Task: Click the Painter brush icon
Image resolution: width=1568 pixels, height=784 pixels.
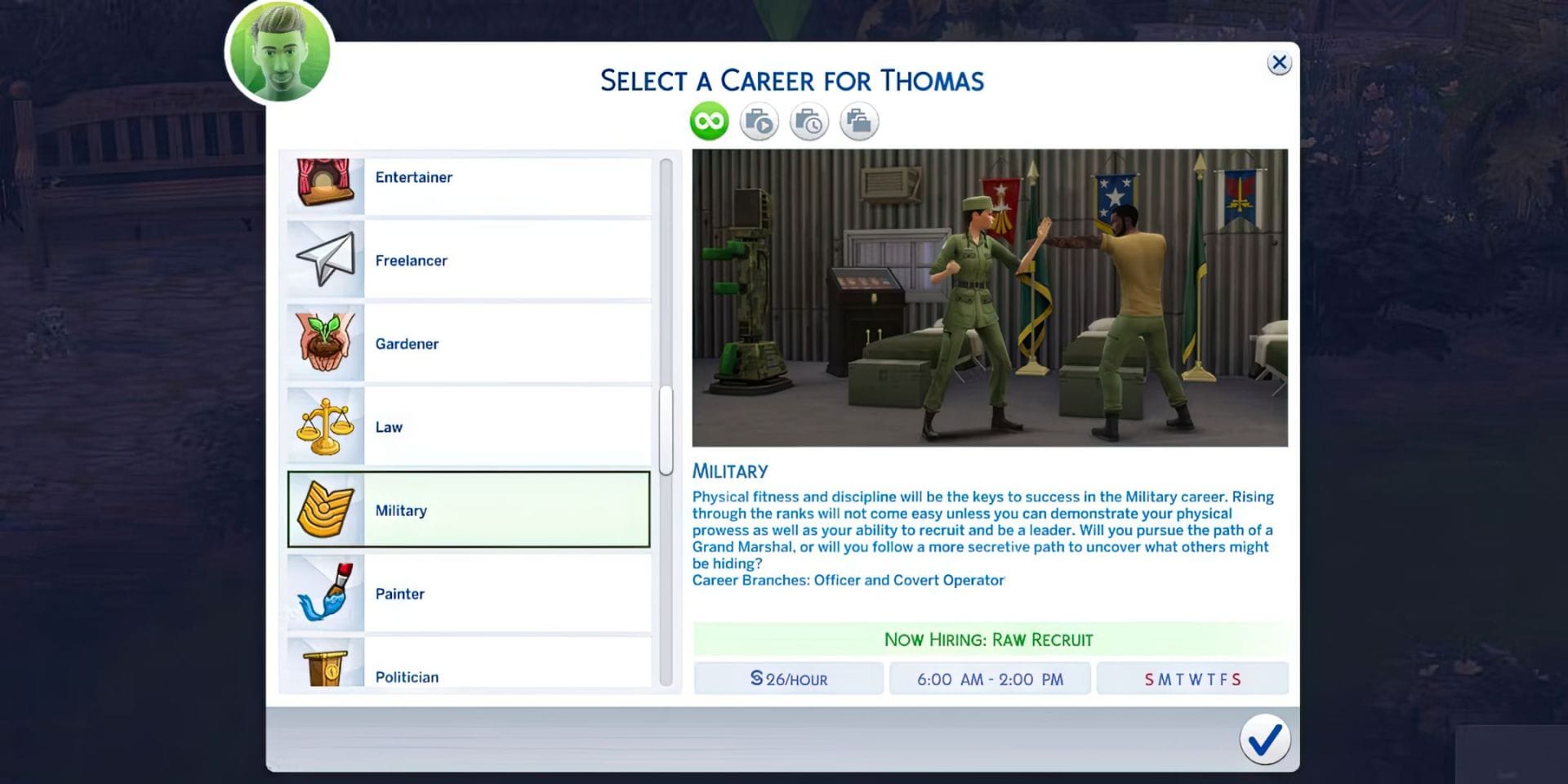Action: [x=325, y=593]
